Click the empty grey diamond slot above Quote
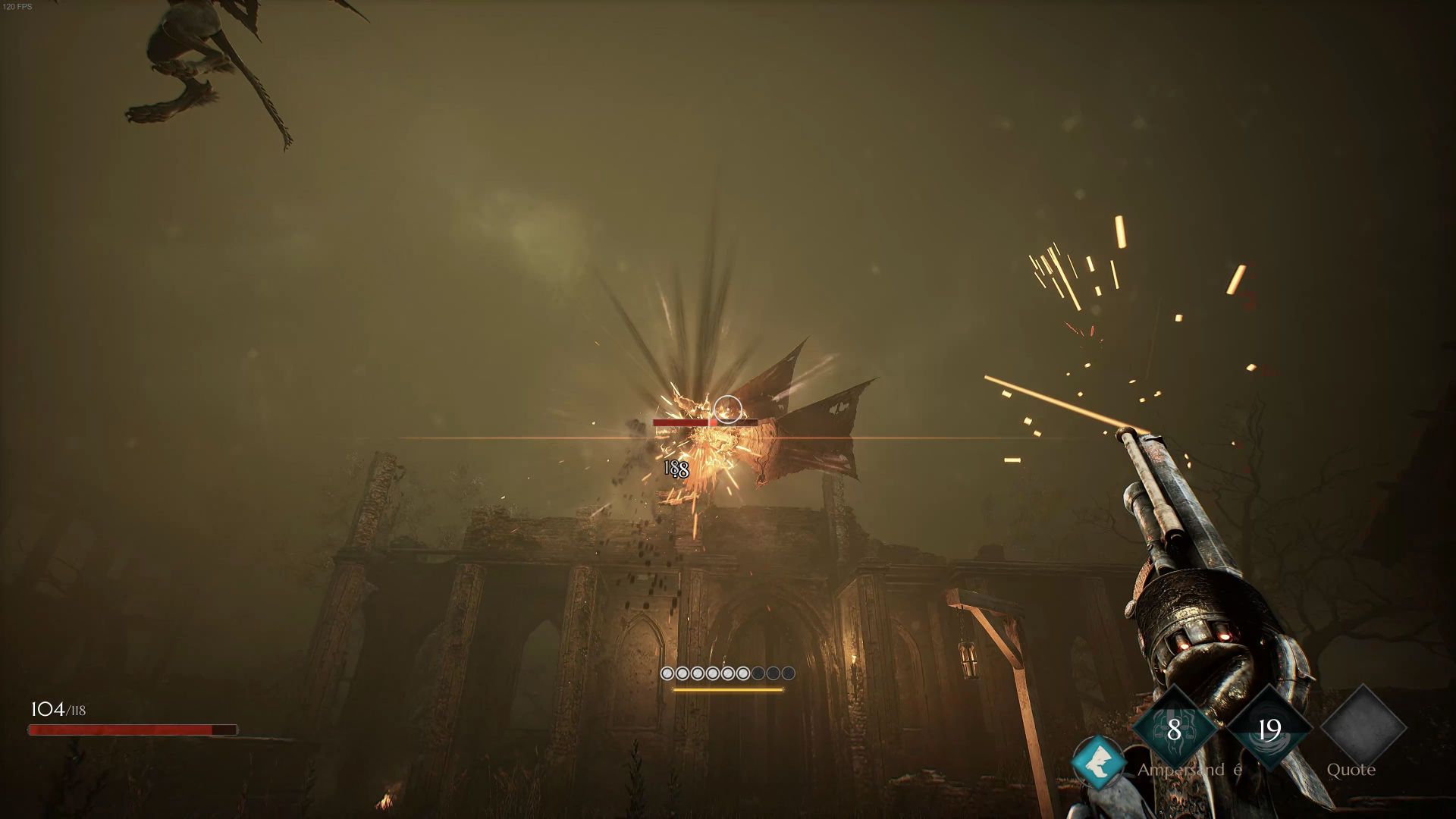1456x819 pixels. tap(1363, 728)
